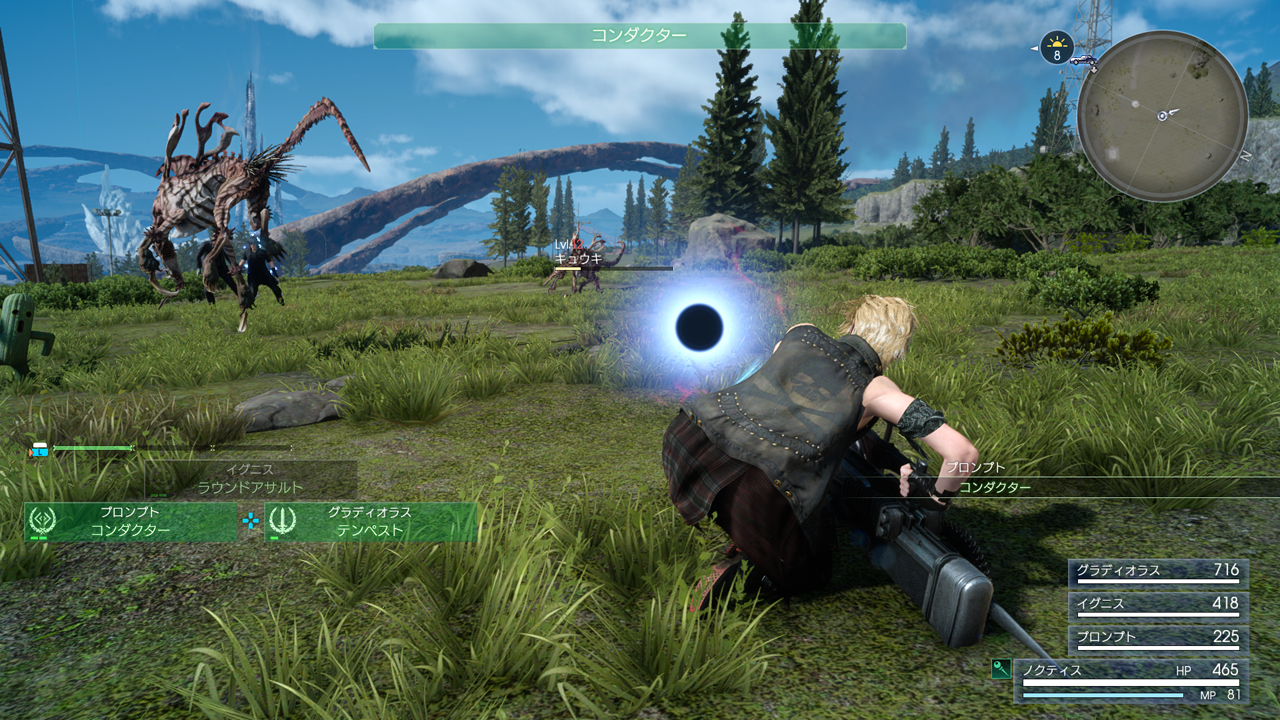Screen dimensions: 1280x720
Task: Select the プロンプト party member row
Action: pos(1158,637)
